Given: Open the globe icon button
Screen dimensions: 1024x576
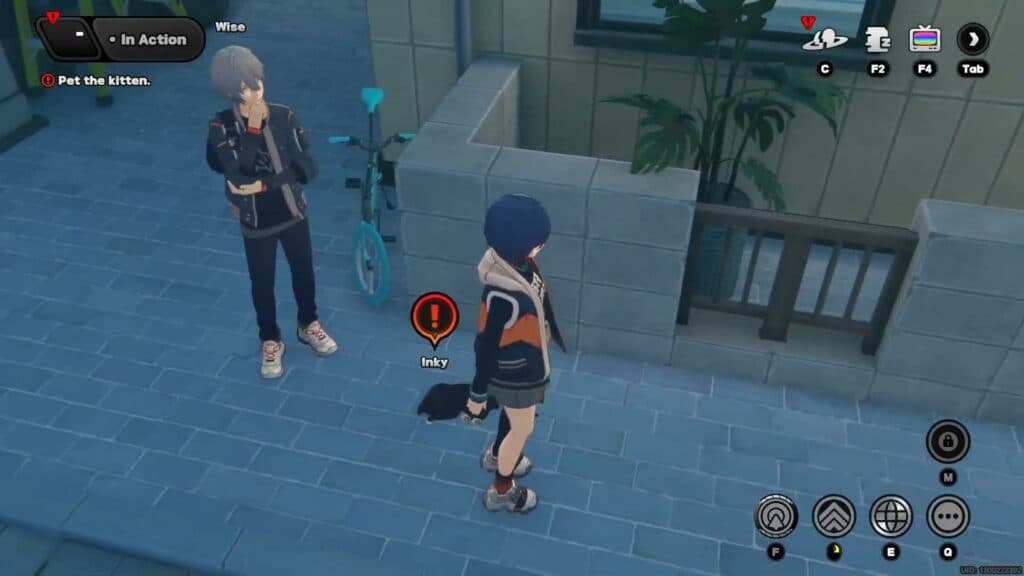Looking at the screenshot, I should pos(891,516).
